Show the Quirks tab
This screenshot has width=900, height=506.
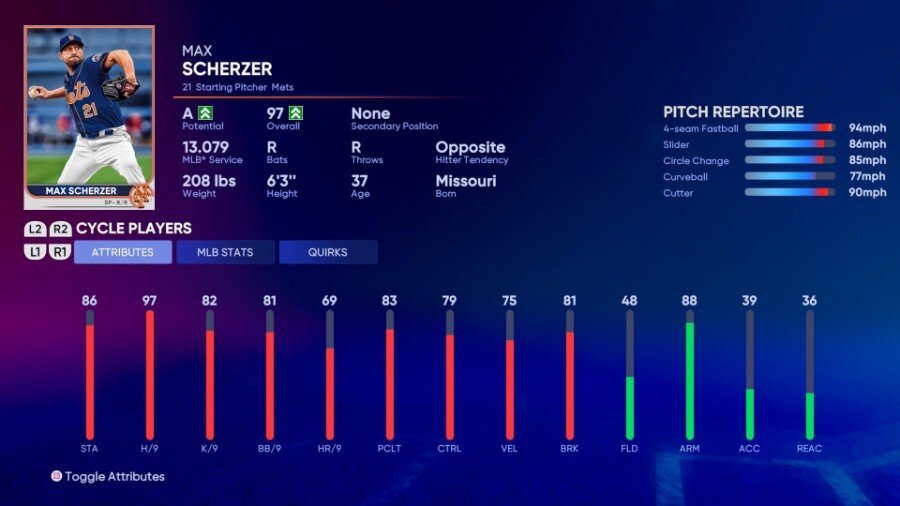[328, 252]
